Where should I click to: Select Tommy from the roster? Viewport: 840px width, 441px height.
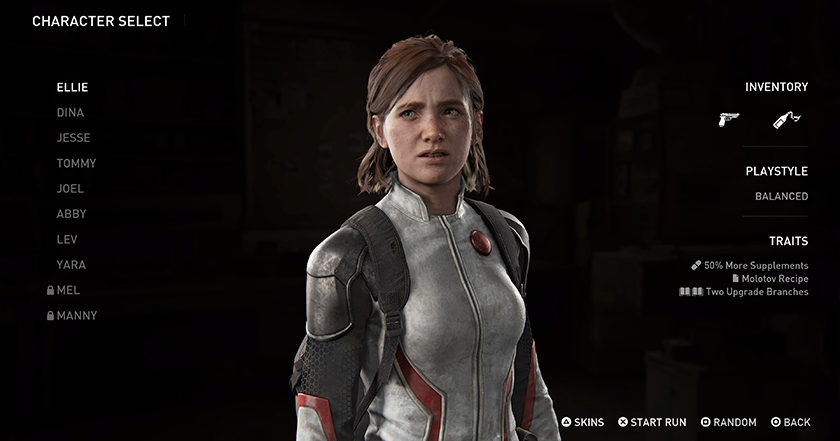(76, 163)
